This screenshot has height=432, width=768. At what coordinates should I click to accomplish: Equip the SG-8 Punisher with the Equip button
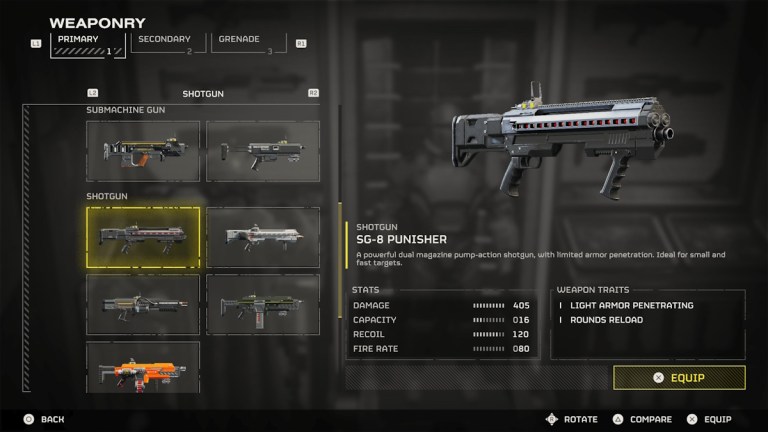tap(679, 377)
